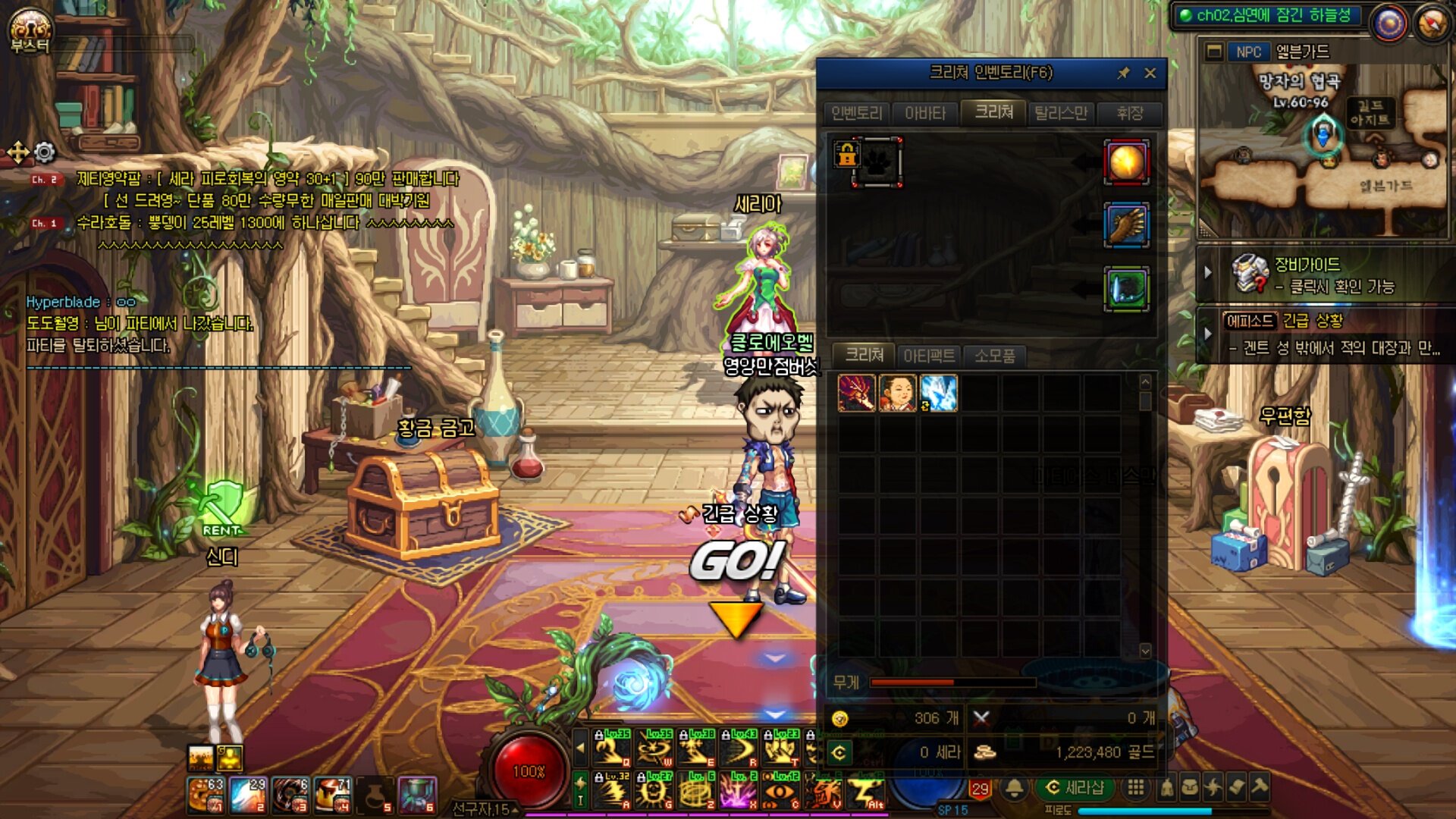Select the ice-blue creature slot

(939, 394)
